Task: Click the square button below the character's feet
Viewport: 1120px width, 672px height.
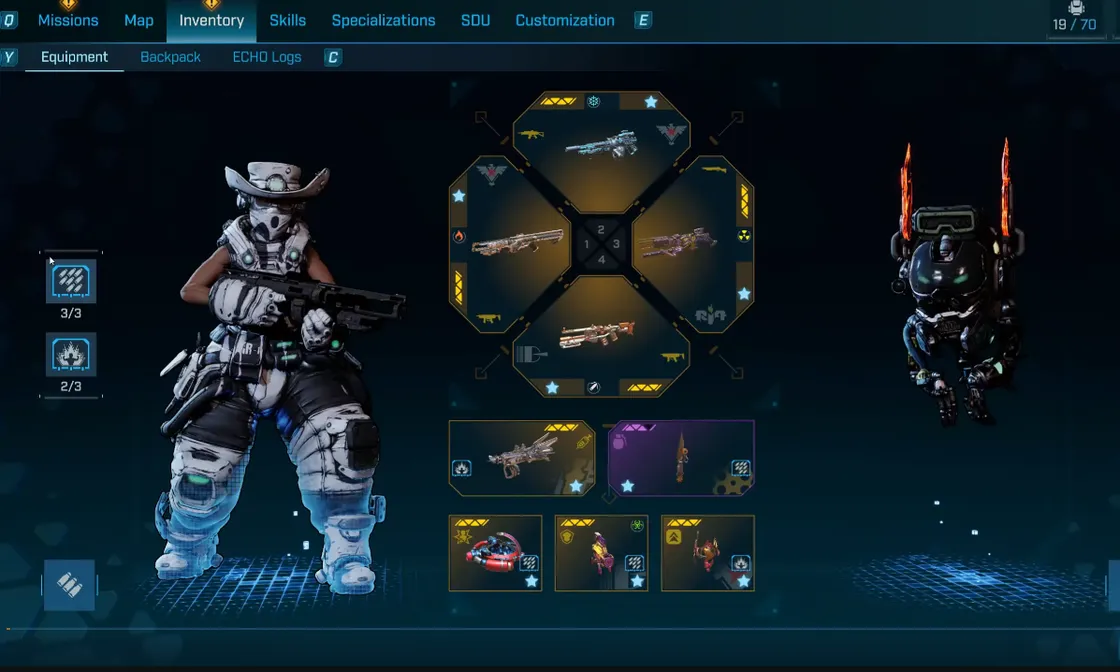Action: pyautogui.click(x=69, y=585)
